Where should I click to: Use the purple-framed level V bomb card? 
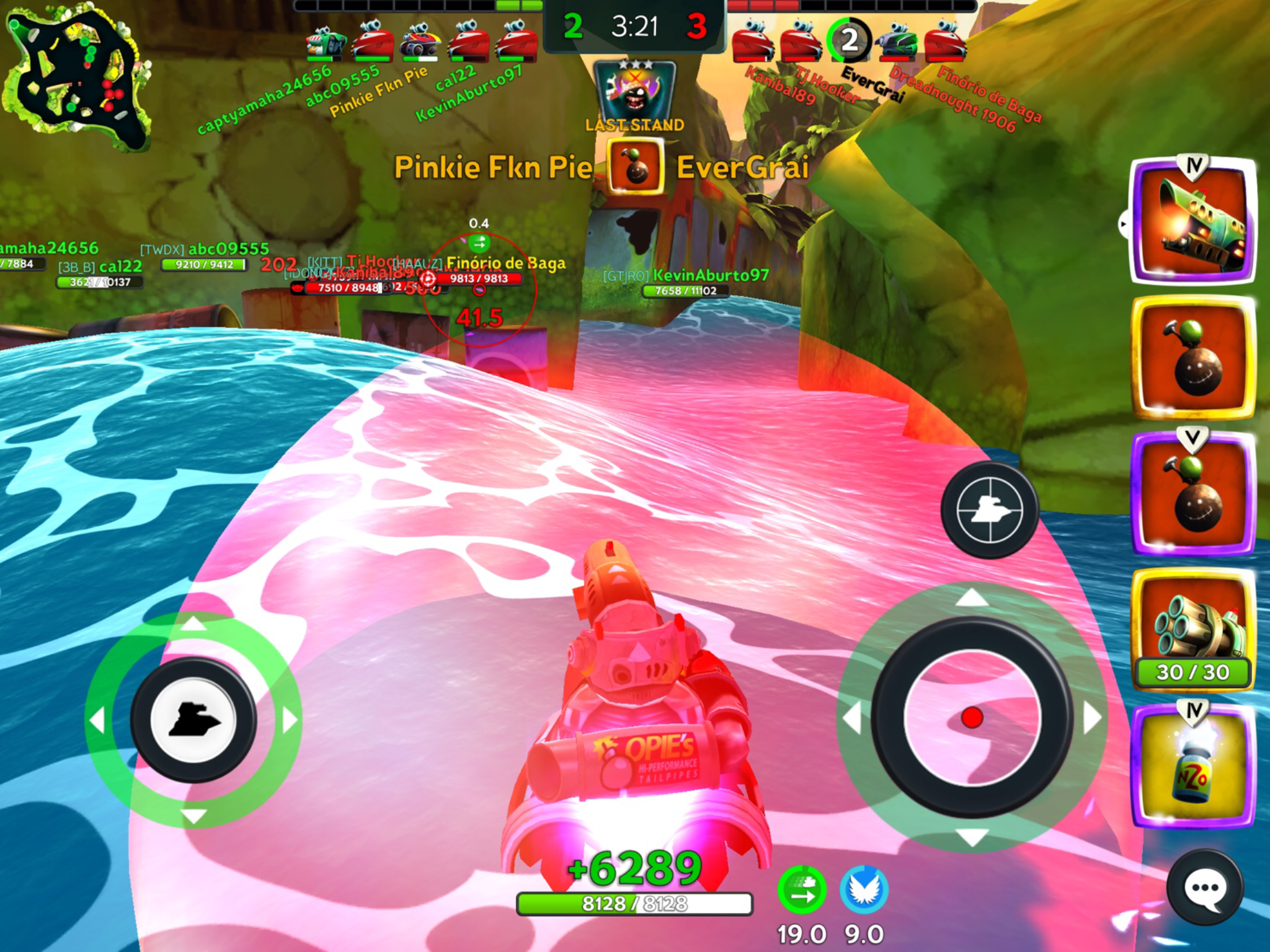click(x=1193, y=494)
